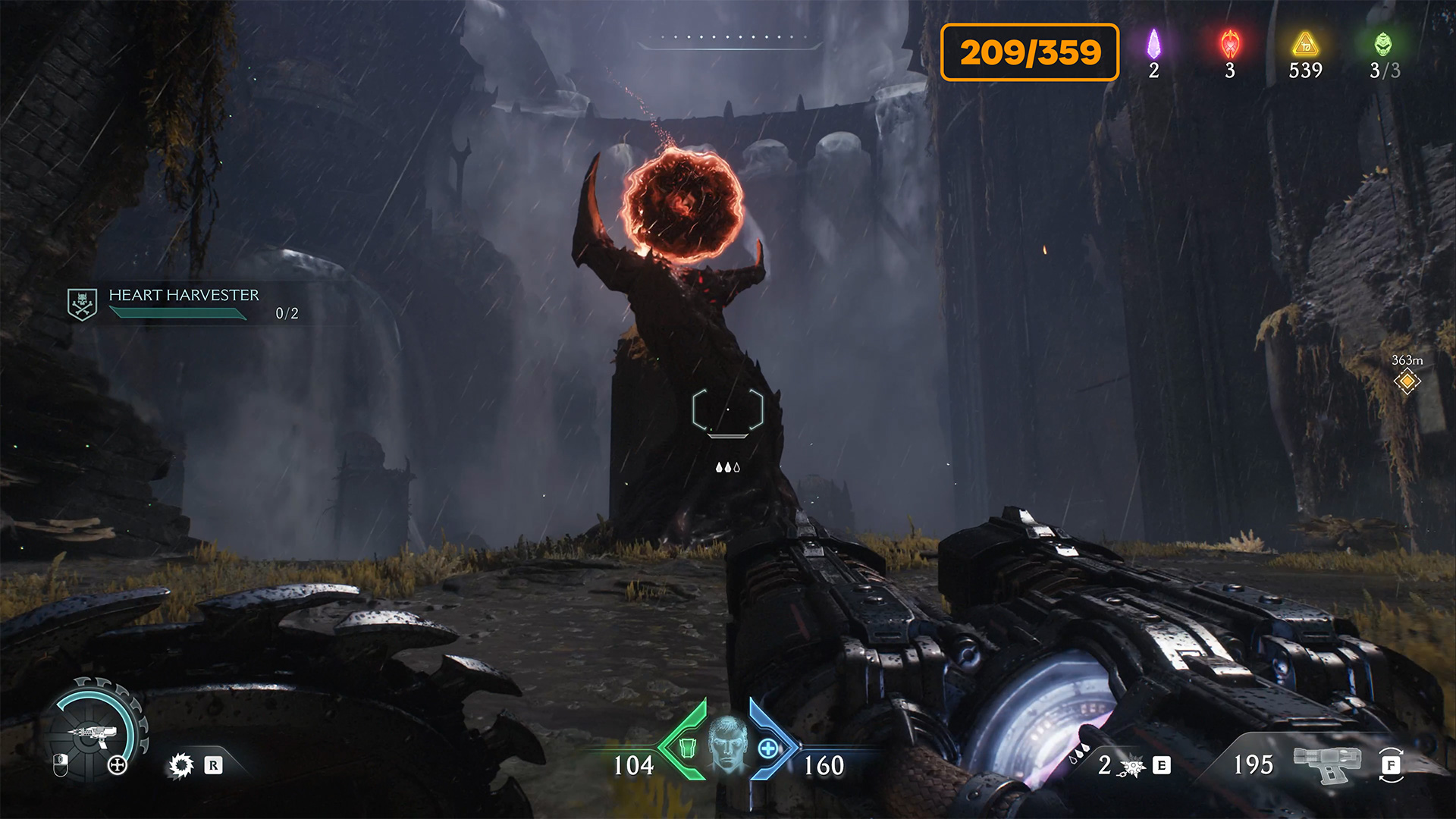Click the blue health cross icon
Image resolution: width=1456 pixels, height=819 pixels.
point(768,749)
